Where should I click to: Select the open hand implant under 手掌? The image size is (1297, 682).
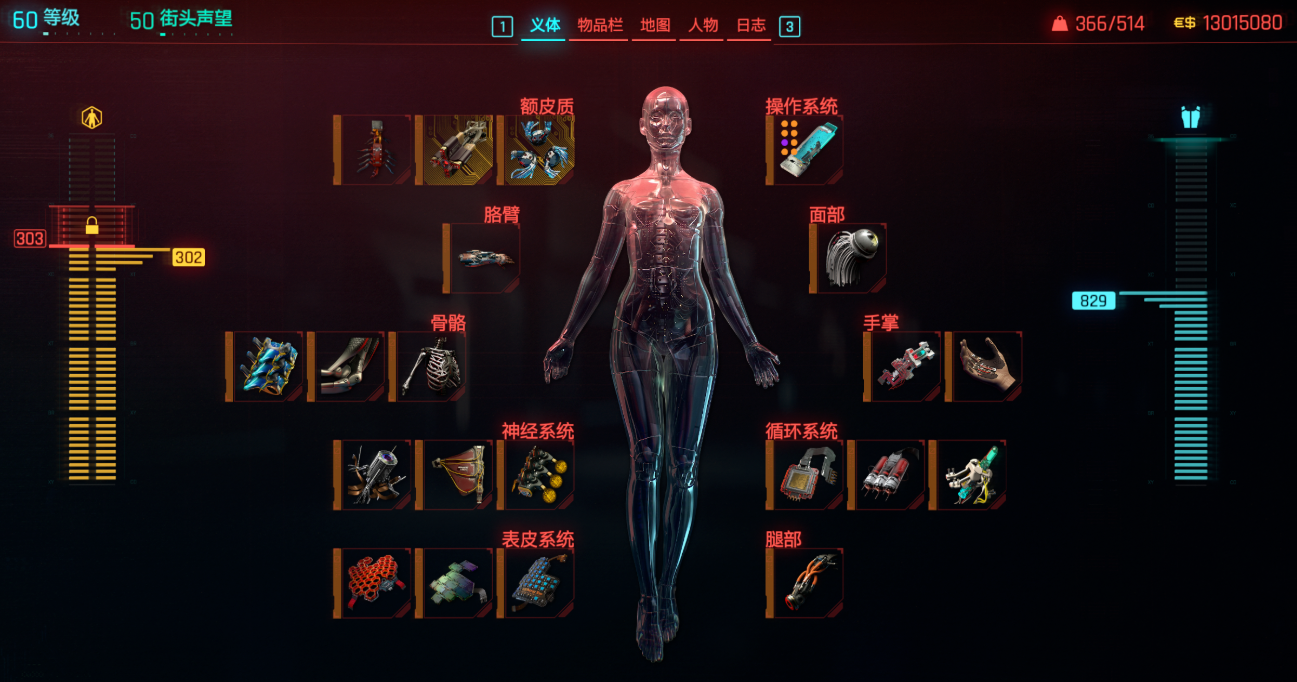(984, 367)
